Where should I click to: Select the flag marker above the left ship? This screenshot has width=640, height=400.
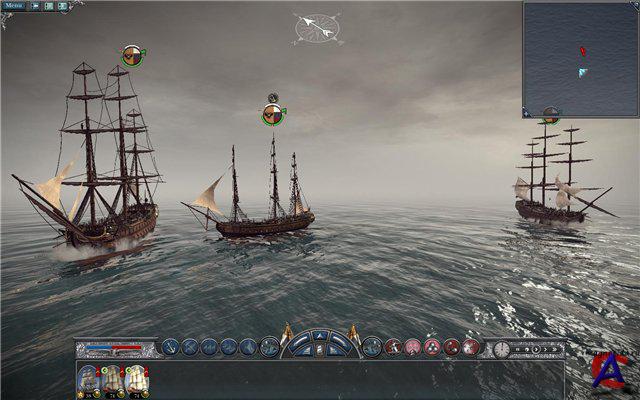click(x=132, y=56)
